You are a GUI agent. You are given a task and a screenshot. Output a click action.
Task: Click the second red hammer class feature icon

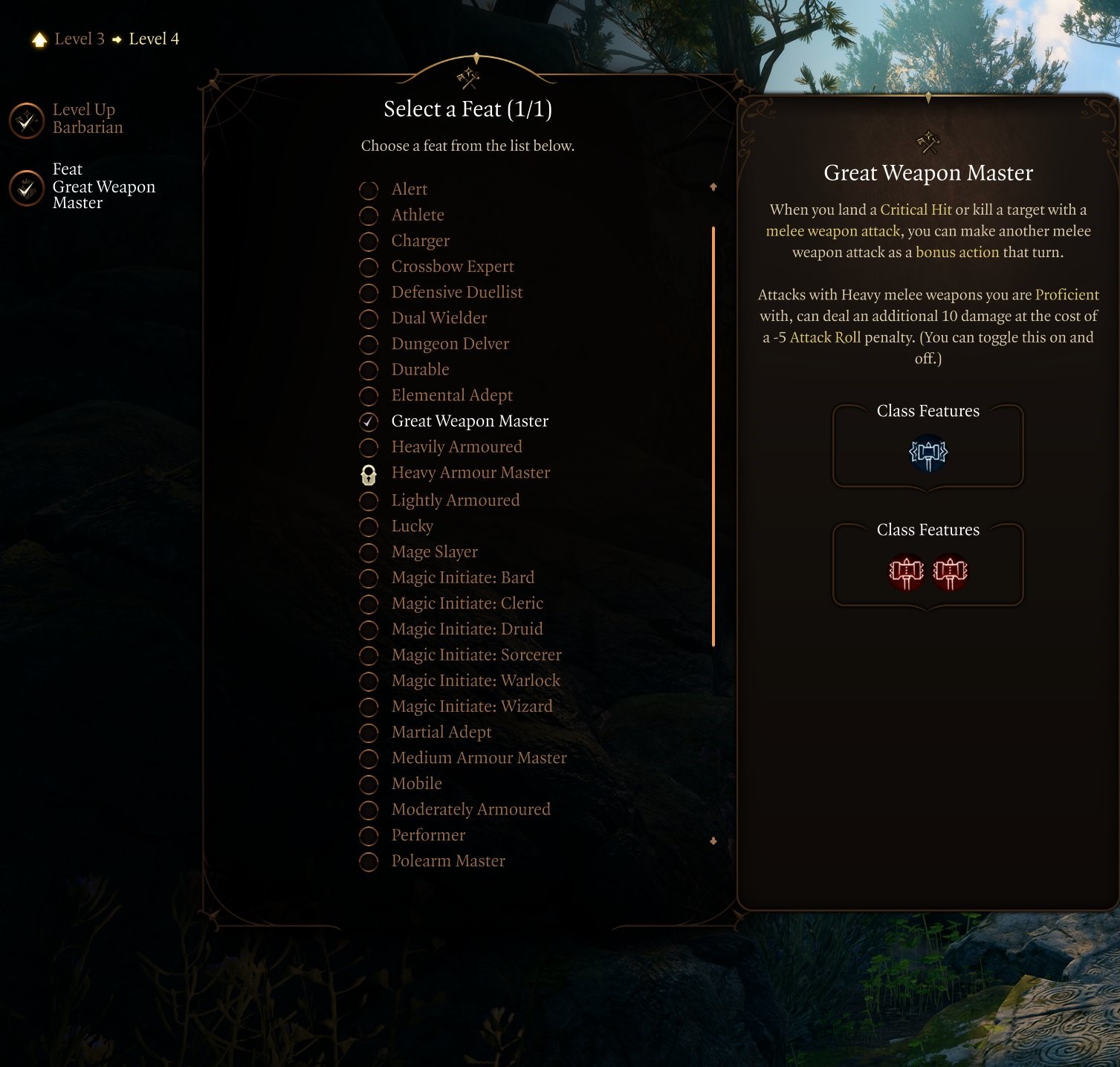pos(948,572)
